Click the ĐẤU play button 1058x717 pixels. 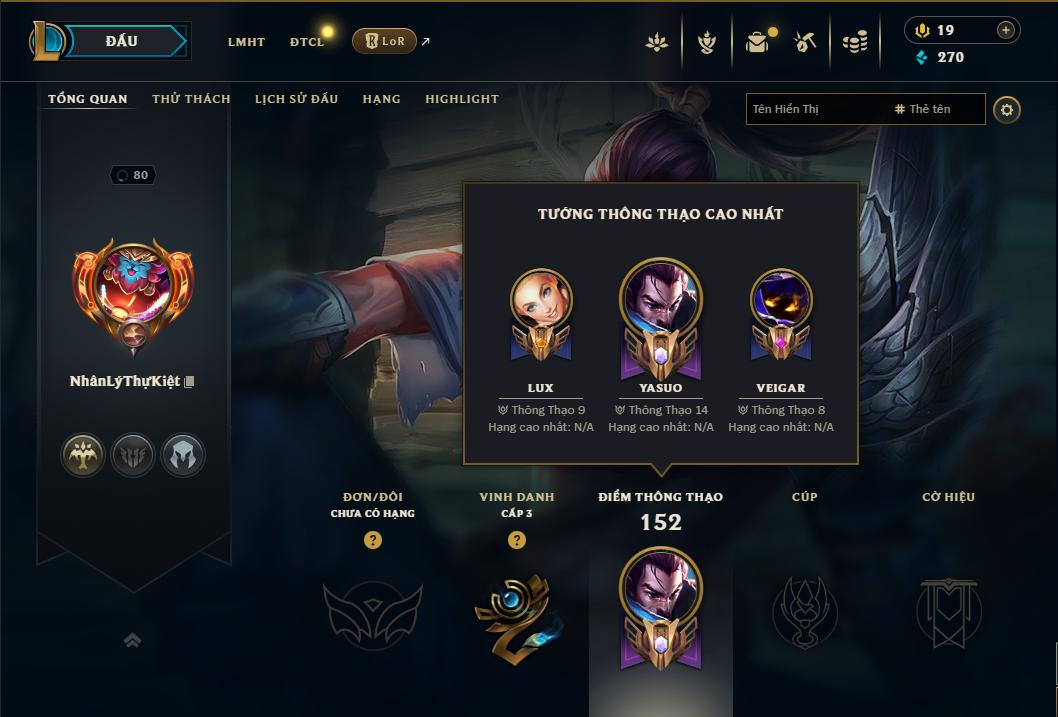121,41
